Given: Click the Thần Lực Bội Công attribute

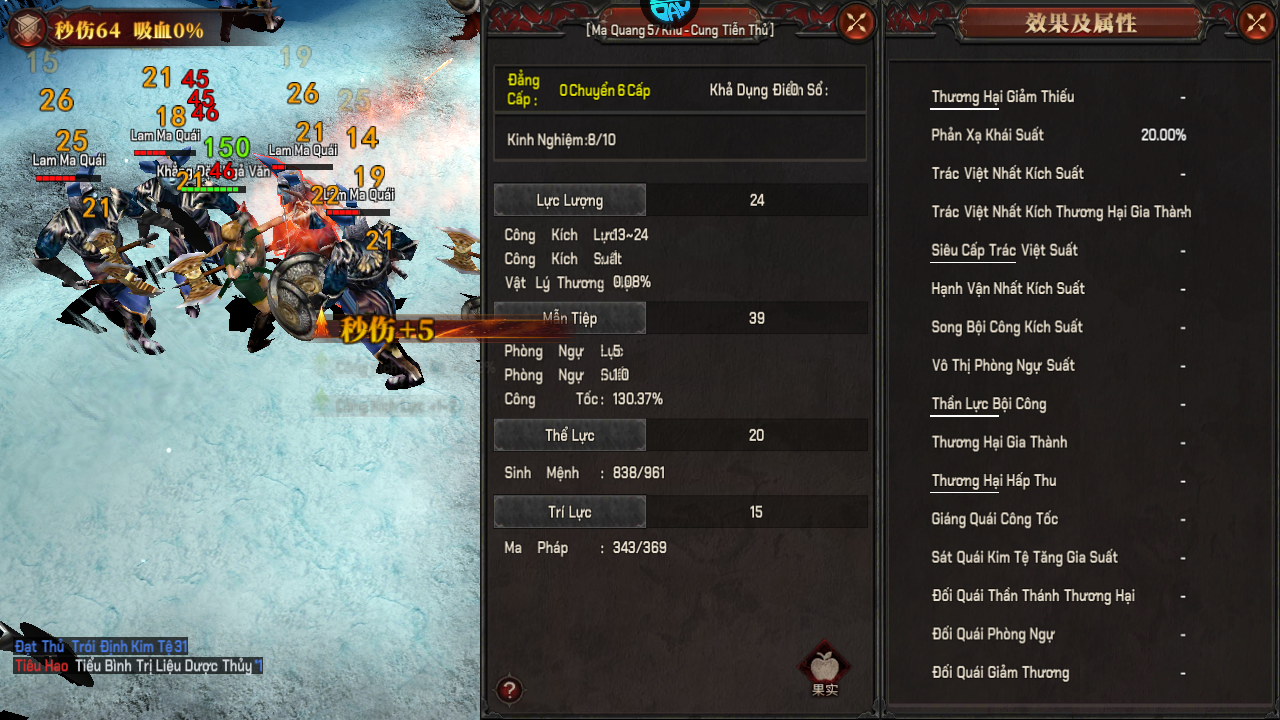Looking at the screenshot, I should (989, 404).
